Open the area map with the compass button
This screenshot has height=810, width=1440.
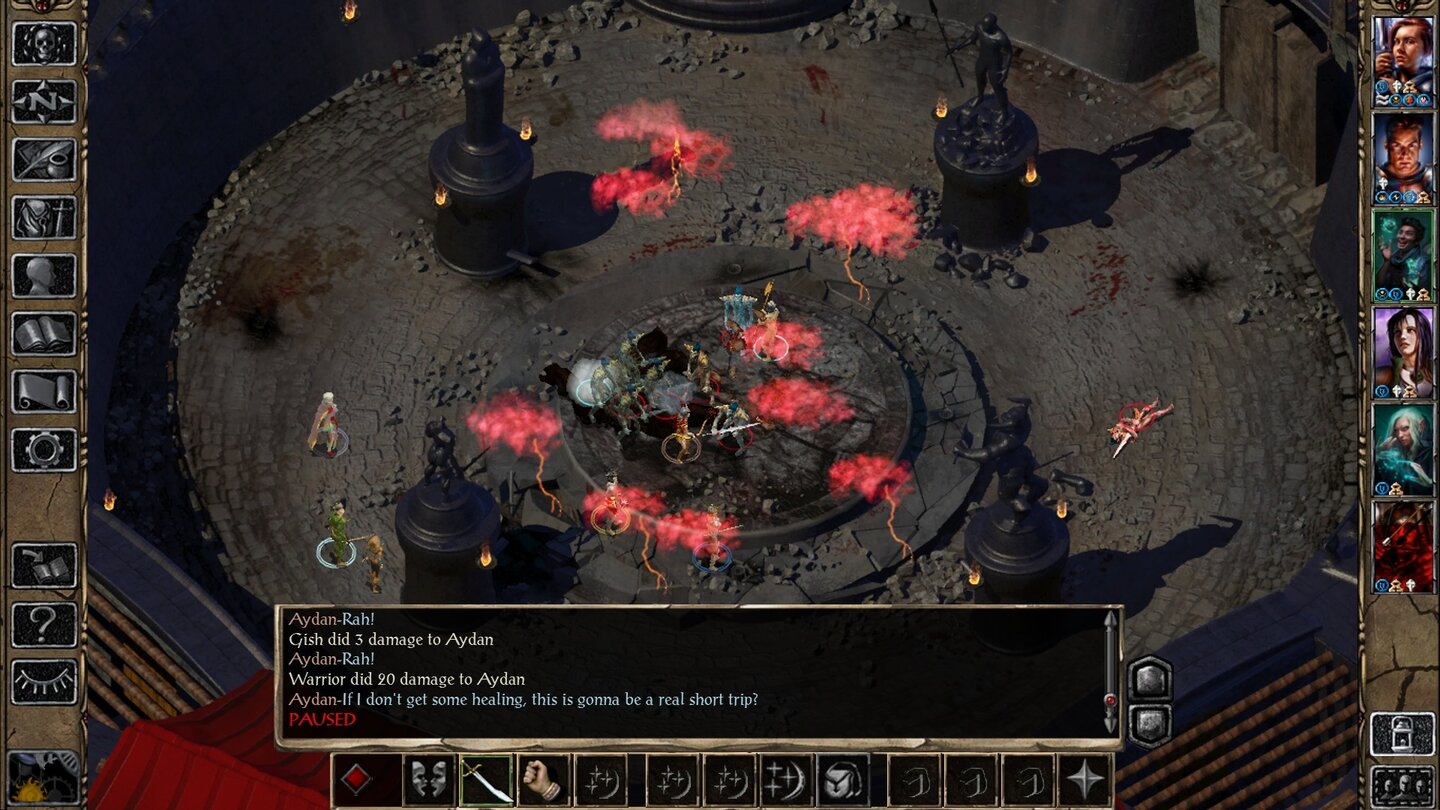pyautogui.click(x=44, y=101)
